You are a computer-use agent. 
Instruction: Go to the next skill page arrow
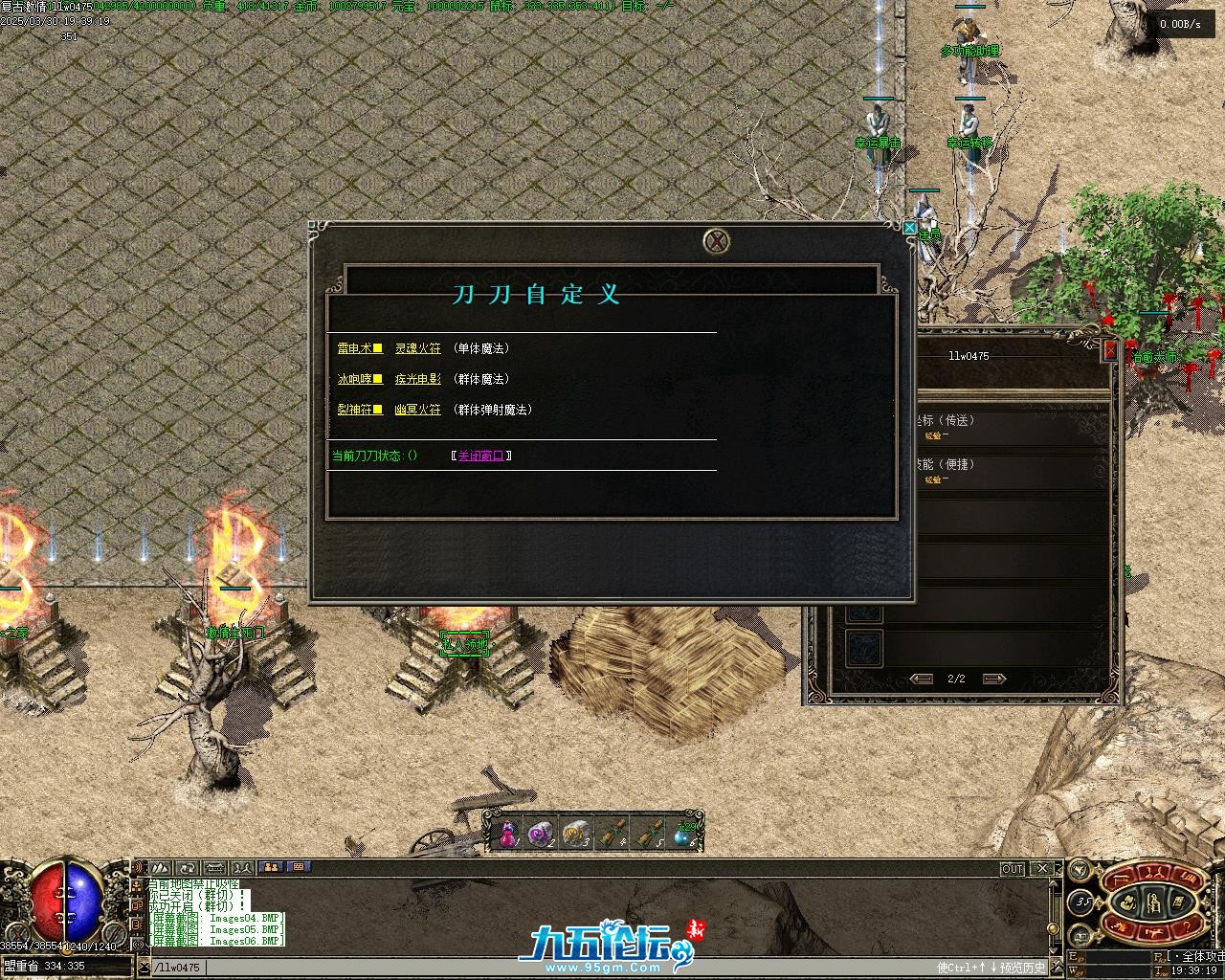pyautogui.click(x=994, y=679)
